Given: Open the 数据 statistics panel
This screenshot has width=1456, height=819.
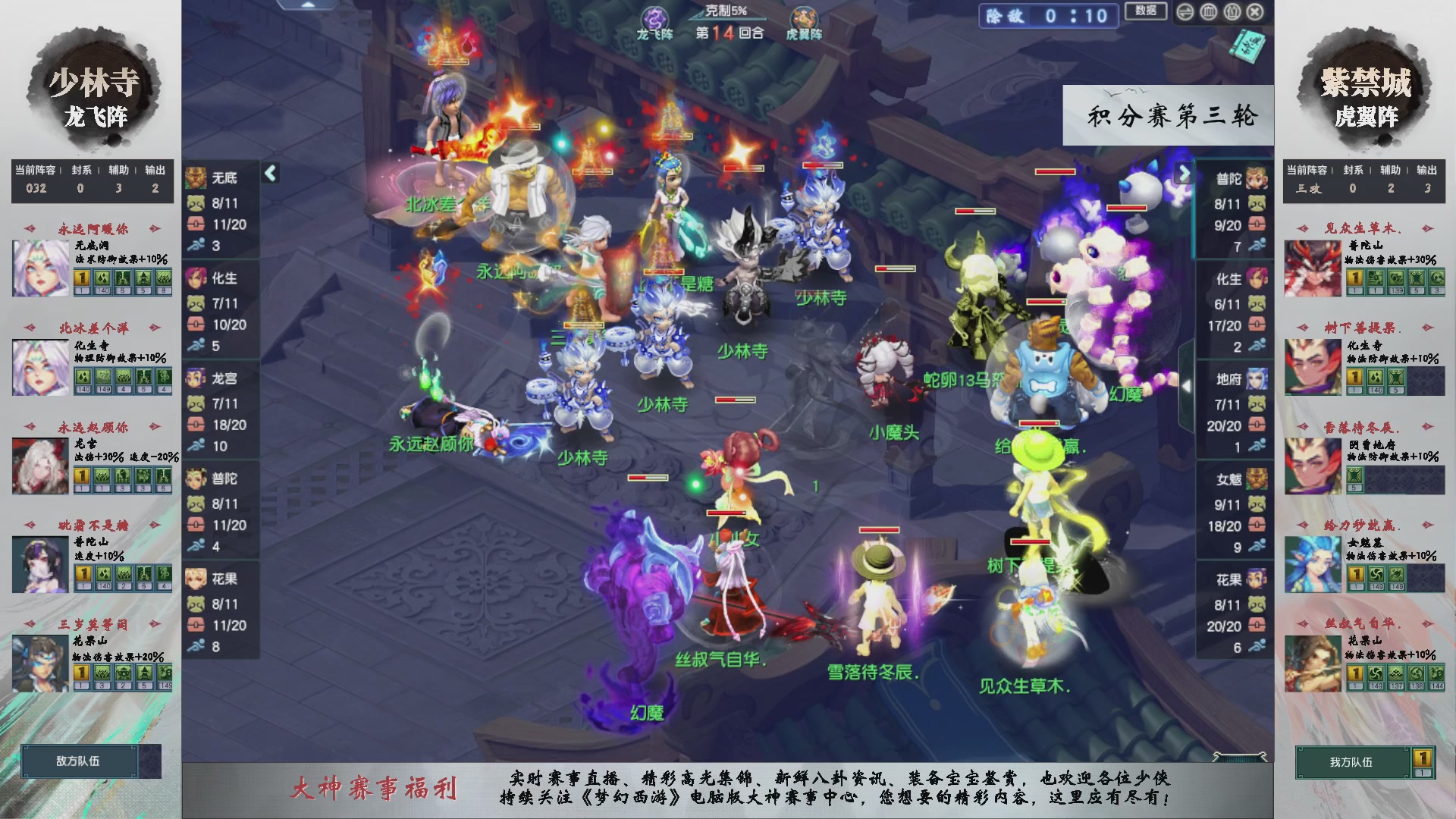Looking at the screenshot, I should coord(1146,11).
